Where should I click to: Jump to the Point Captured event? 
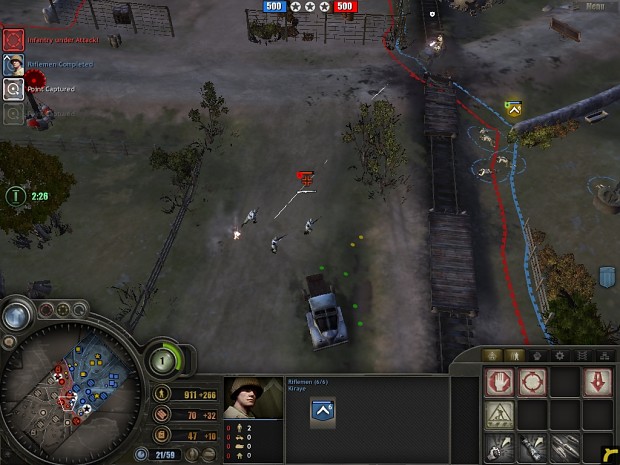click(13, 89)
